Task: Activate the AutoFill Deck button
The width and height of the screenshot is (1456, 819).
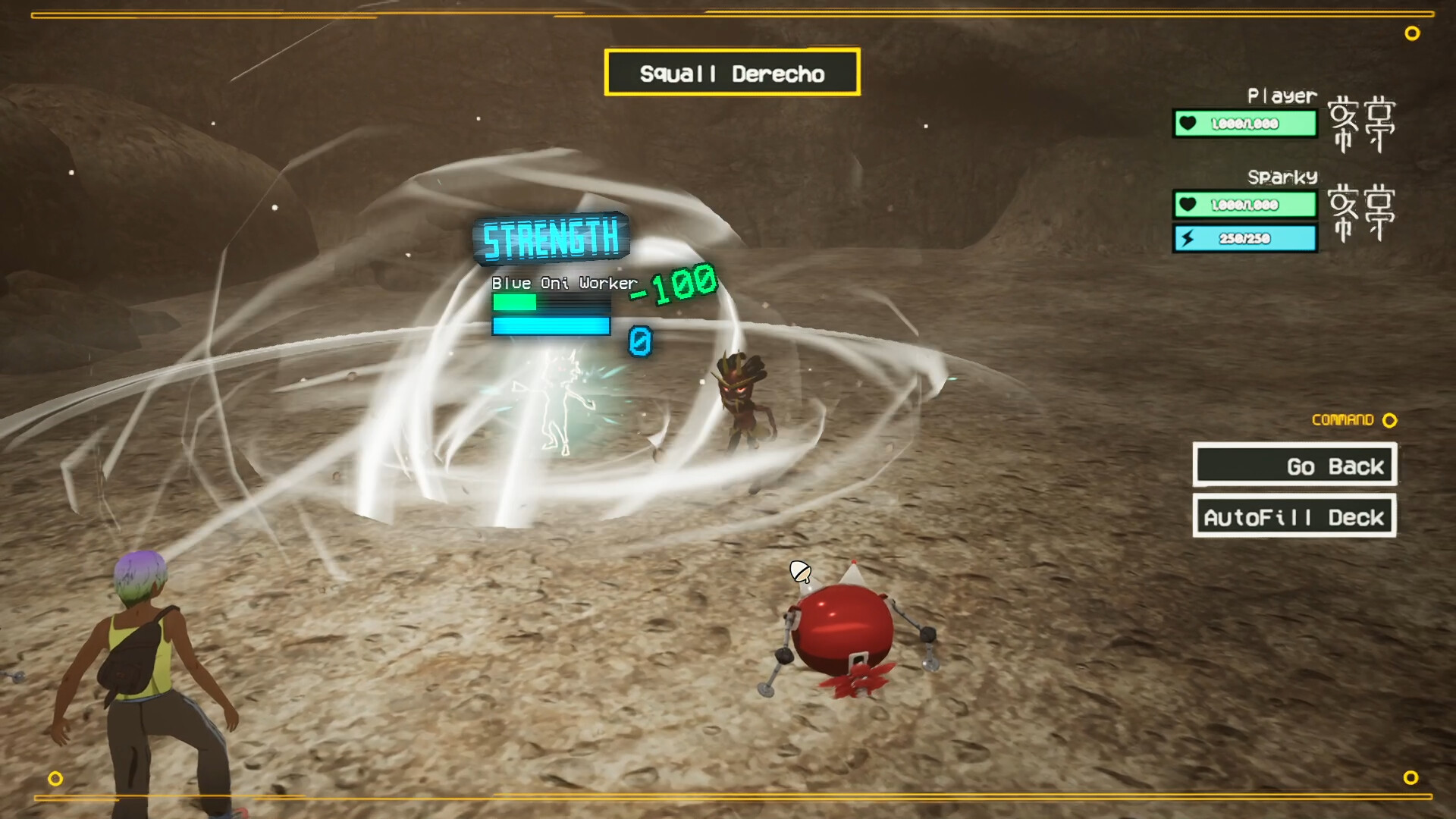Action: coord(1294,516)
